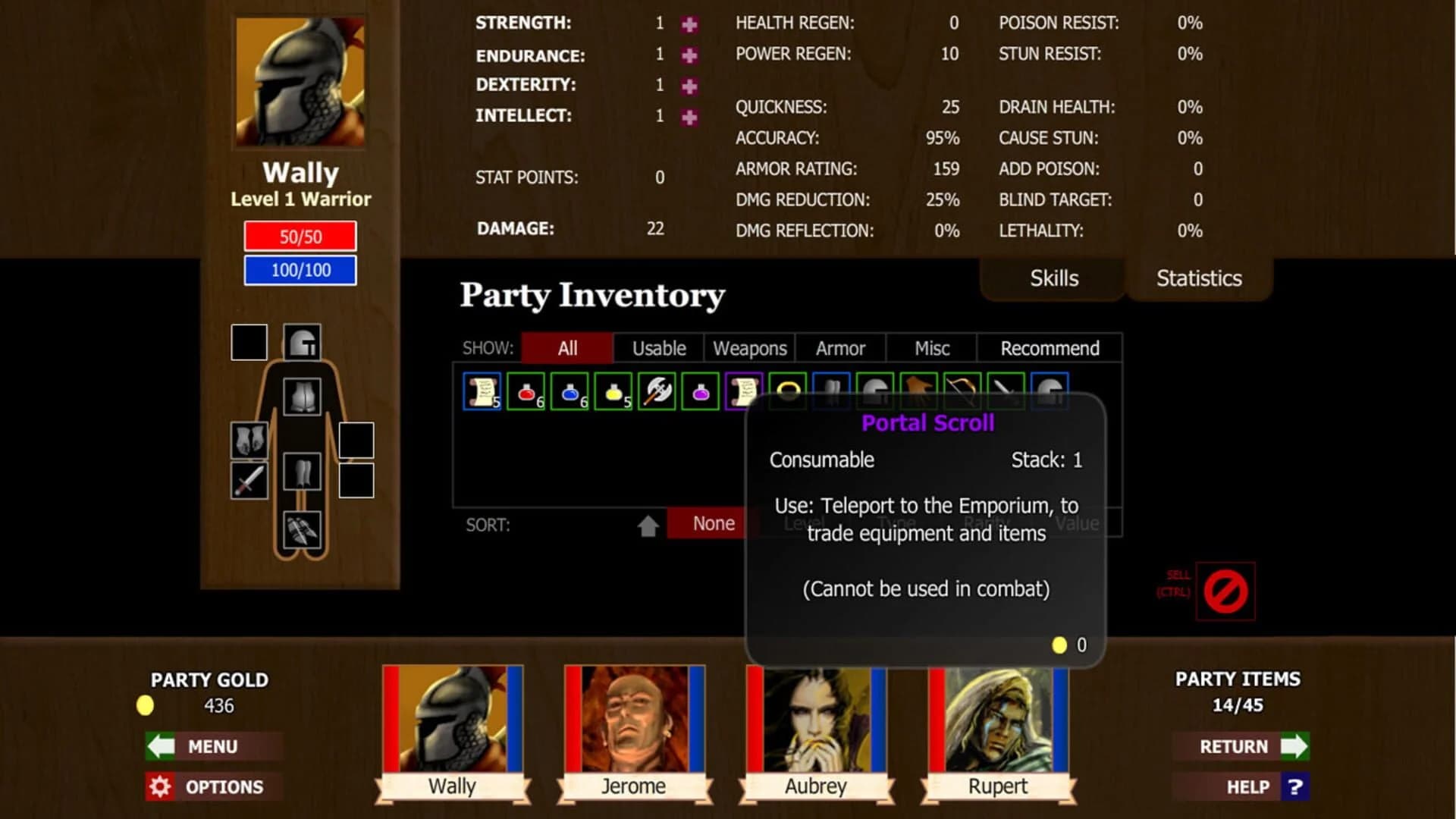
Task: Click the equipped gauntlets slot
Action: 249,441
